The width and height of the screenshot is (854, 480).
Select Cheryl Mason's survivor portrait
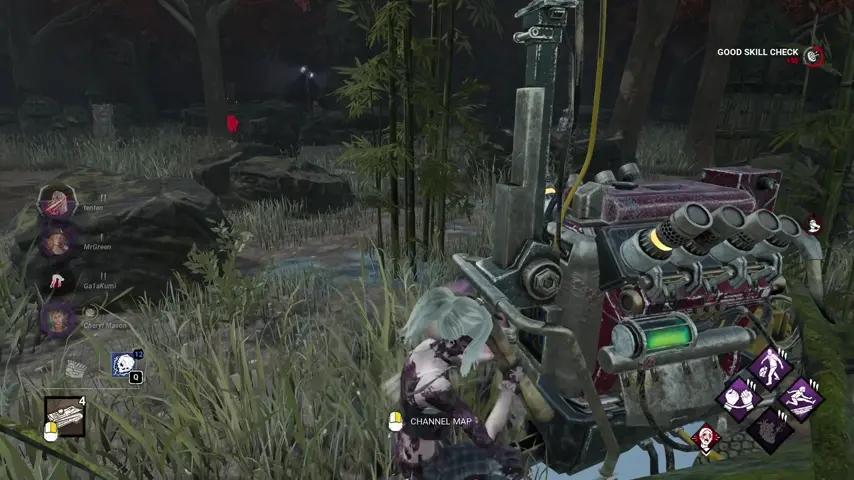(56, 319)
